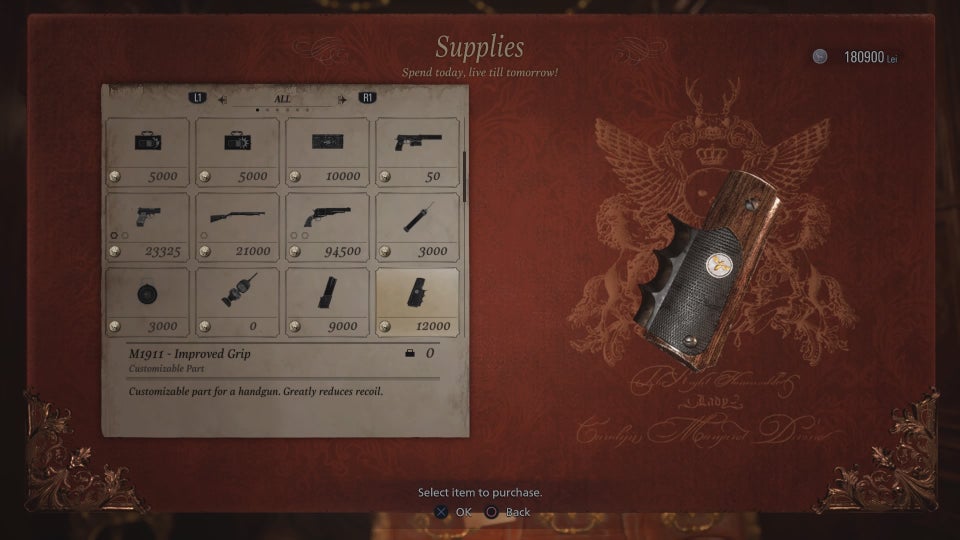
Task: Select the round mine for 3000 Lei
Action: click(147, 301)
